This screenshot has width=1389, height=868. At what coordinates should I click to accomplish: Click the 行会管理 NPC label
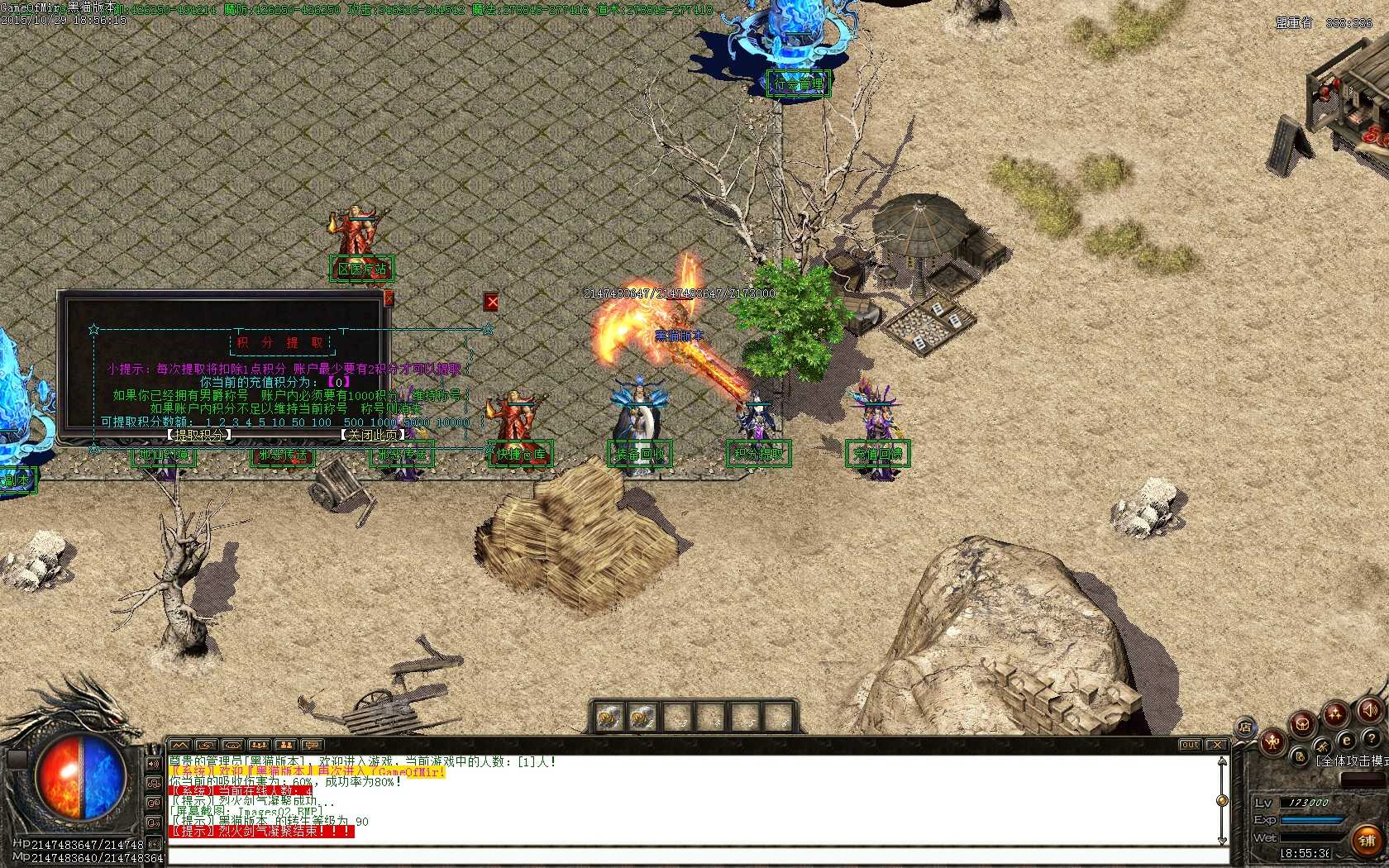pyautogui.click(x=798, y=83)
